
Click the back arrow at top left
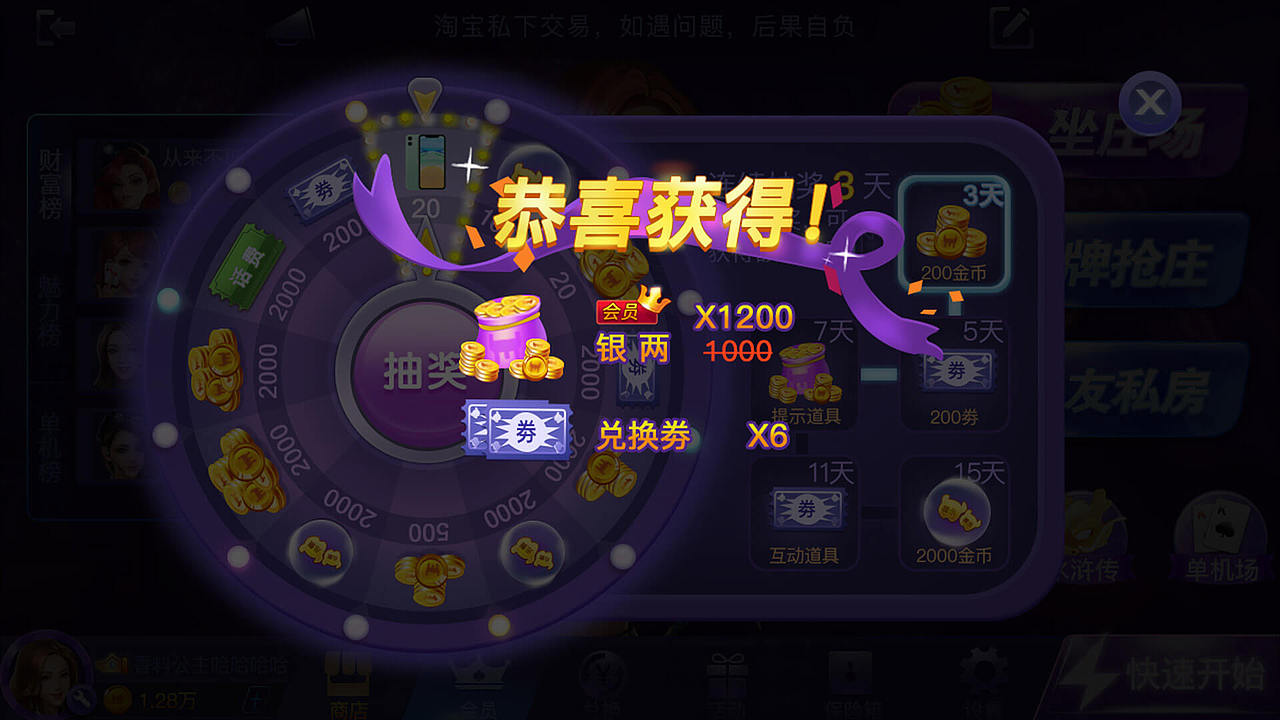[53, 26]
